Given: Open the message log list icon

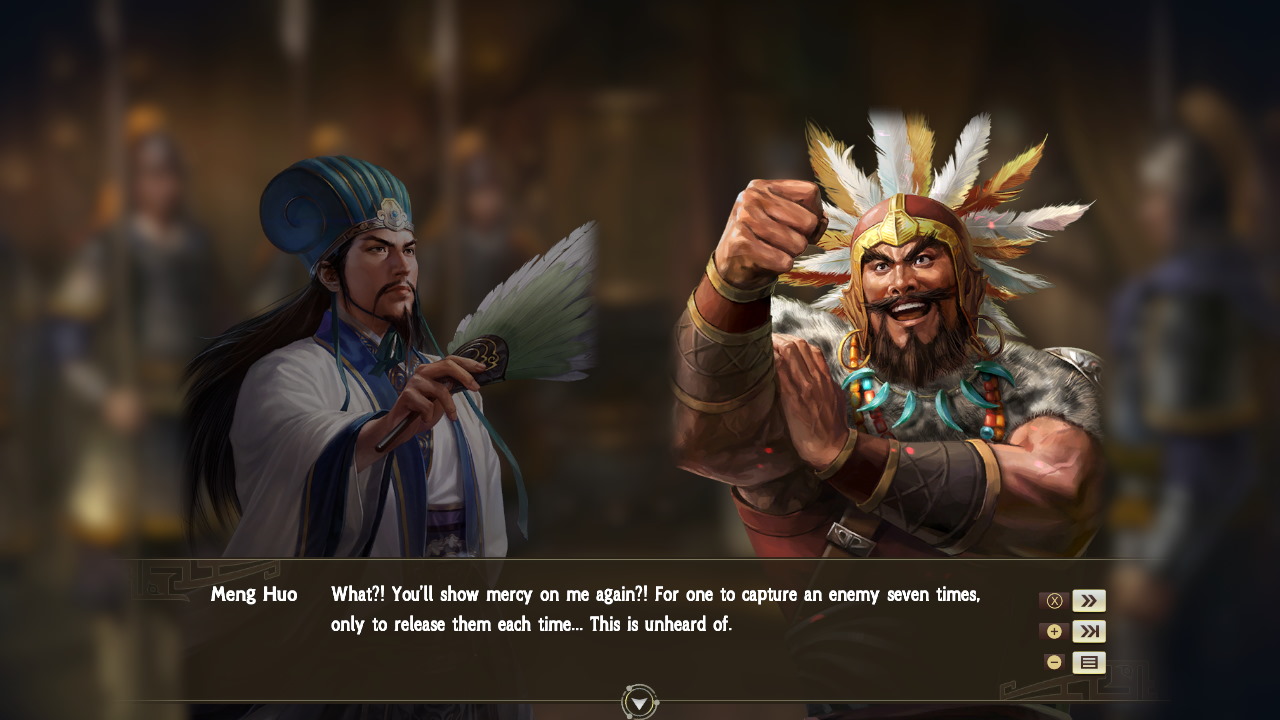Looking at the screenshot, I should 1089,662.
